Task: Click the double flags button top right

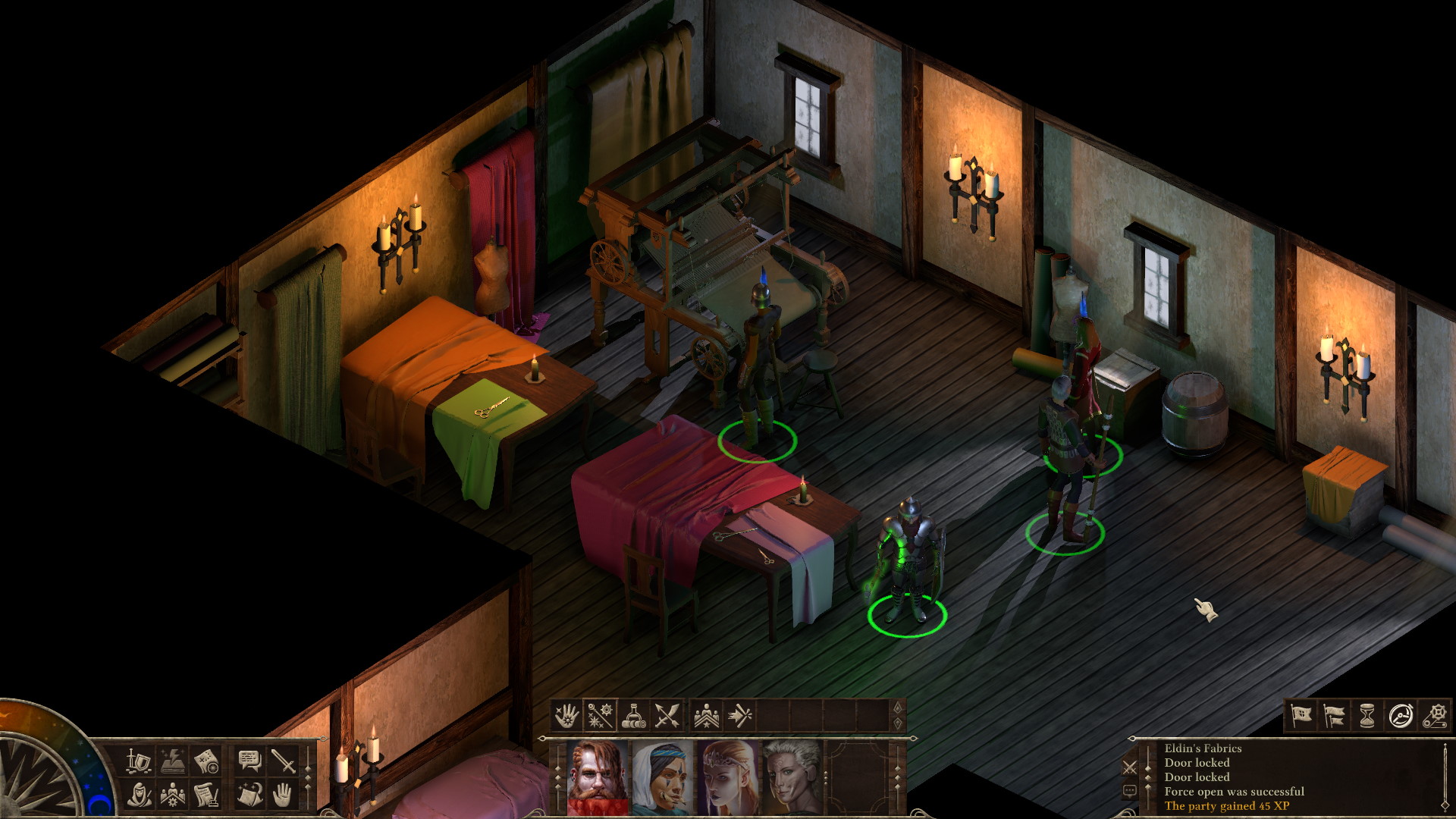Action: point(1335,716)
